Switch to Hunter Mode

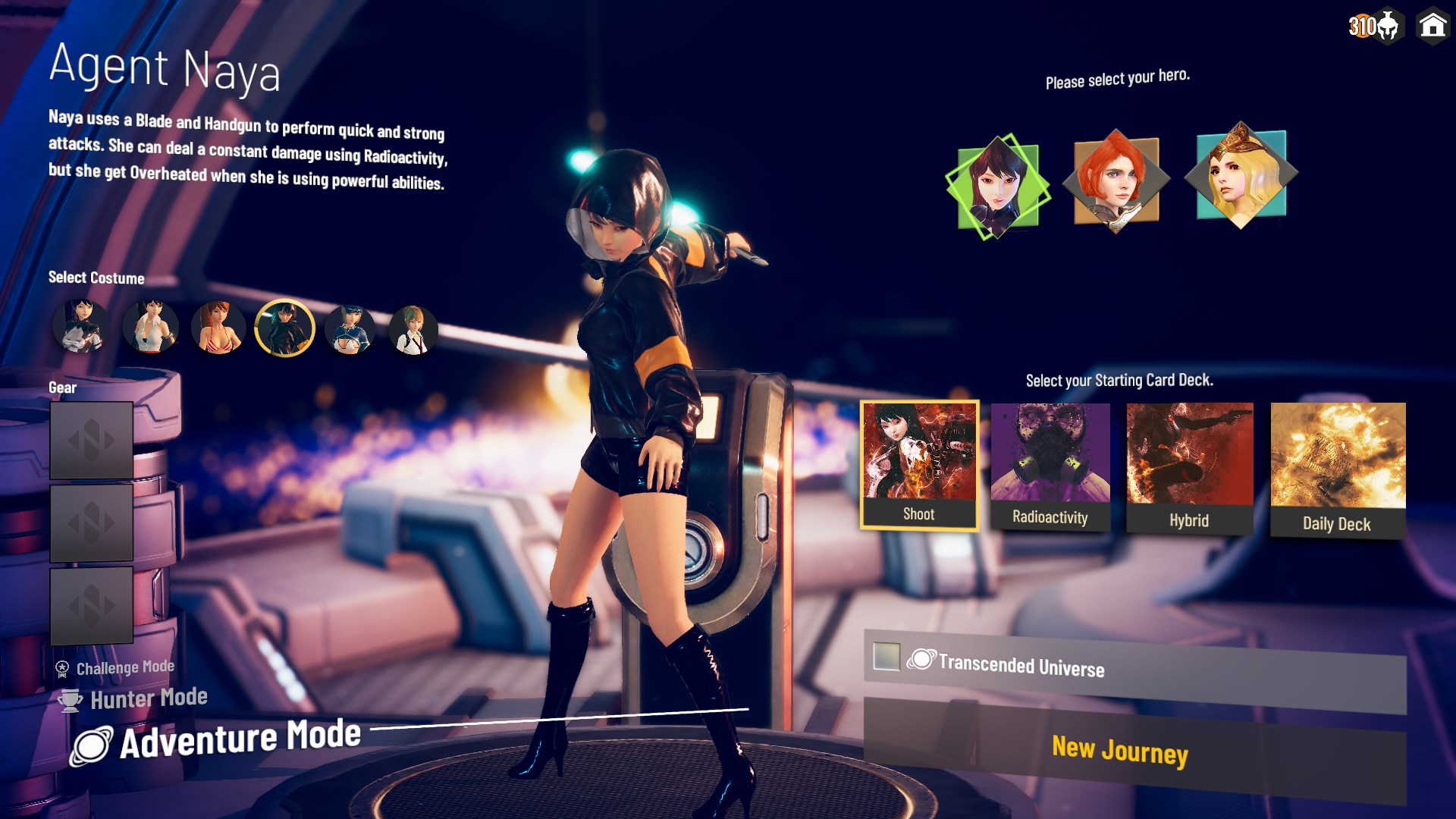(x=149, y=697)
